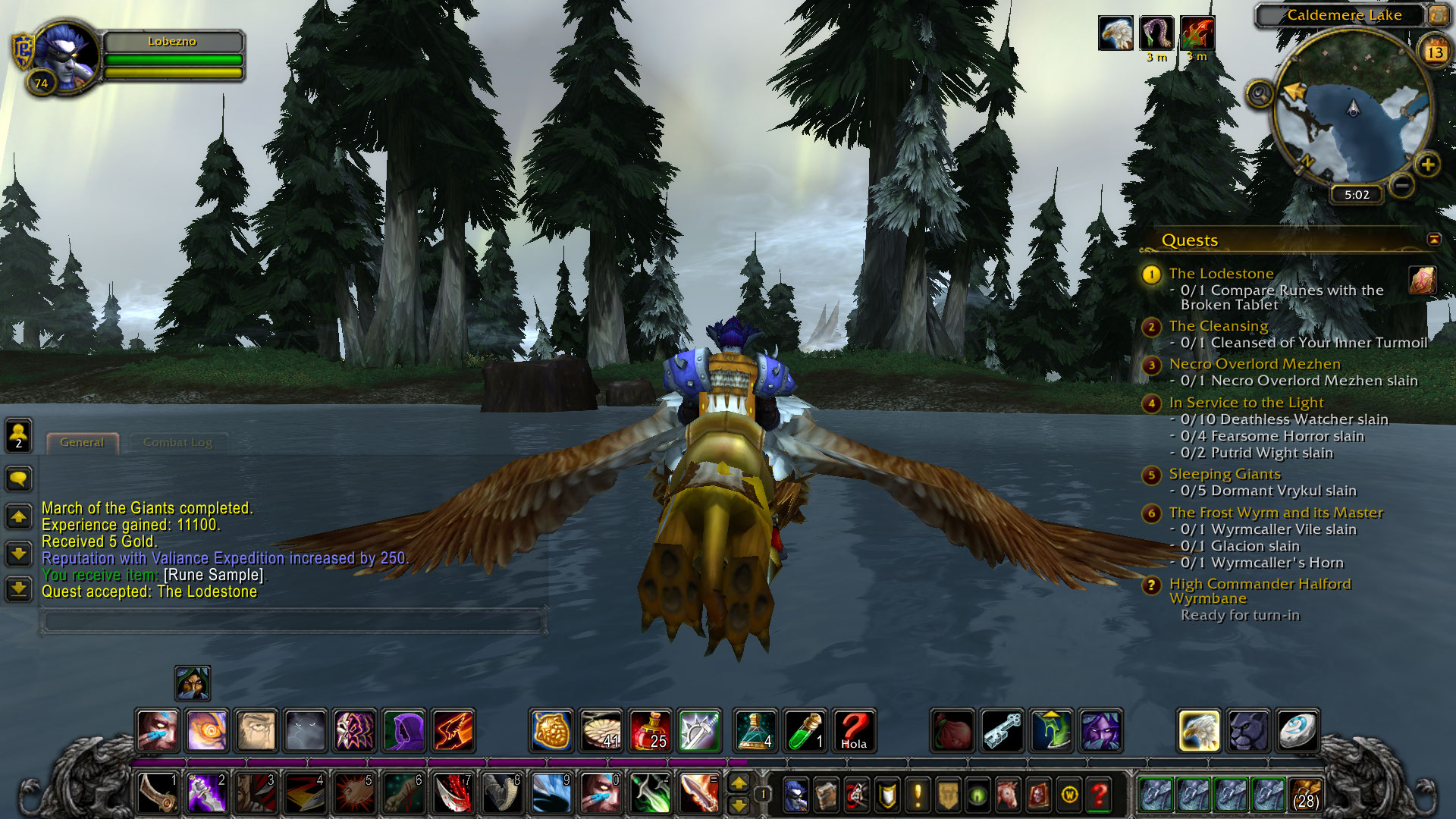The width and height of the screenshot is (1456, 819).
Task: Open the quest log exclamation mark button
Action: coord(917,795)
